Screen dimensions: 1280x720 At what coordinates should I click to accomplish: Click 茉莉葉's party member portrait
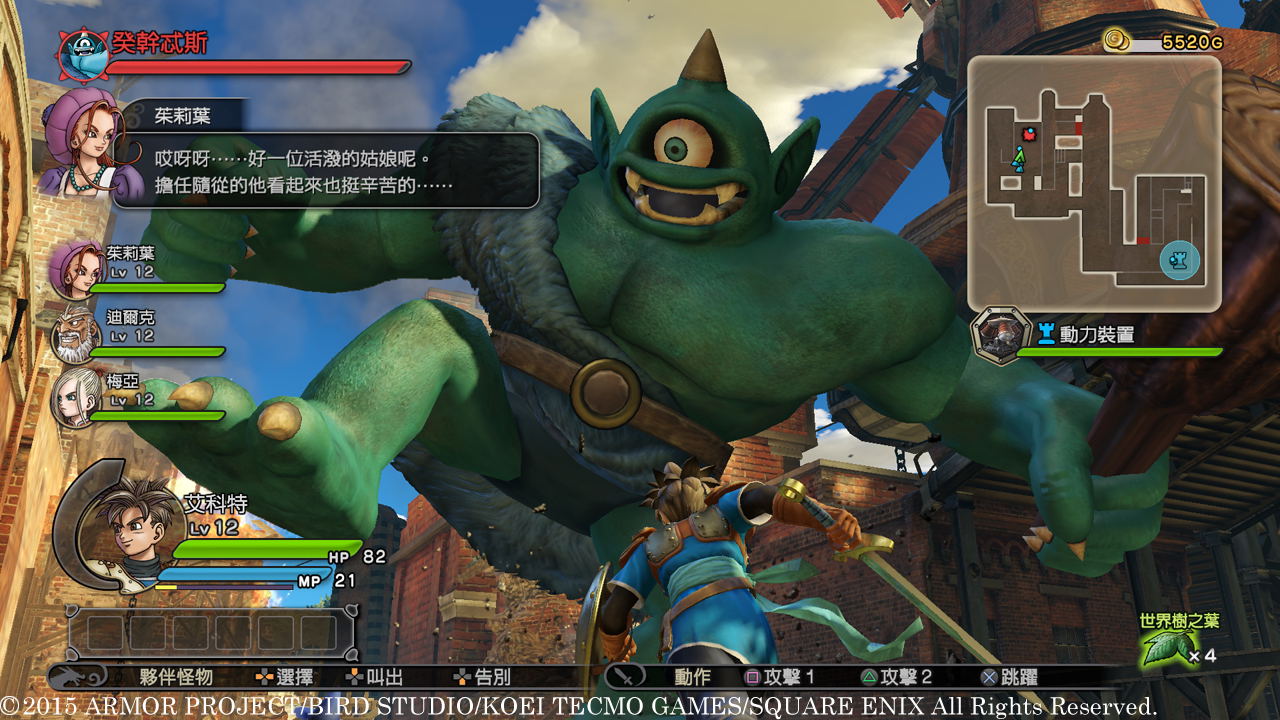point(77,268)
